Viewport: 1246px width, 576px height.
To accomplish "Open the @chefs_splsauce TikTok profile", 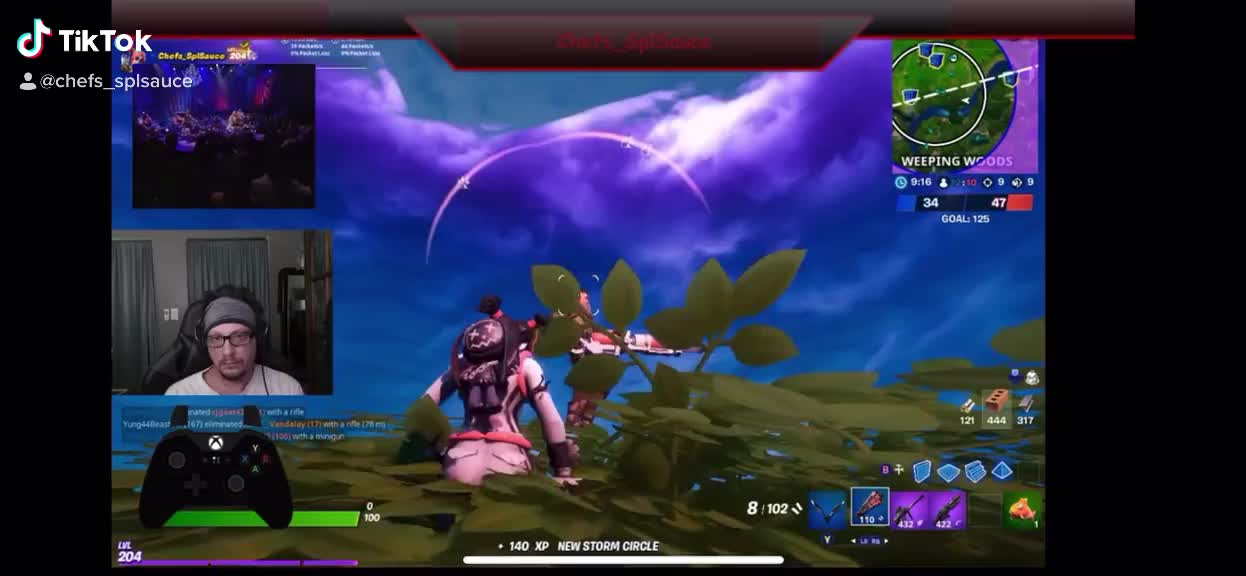I will click(x=115, y=82).
